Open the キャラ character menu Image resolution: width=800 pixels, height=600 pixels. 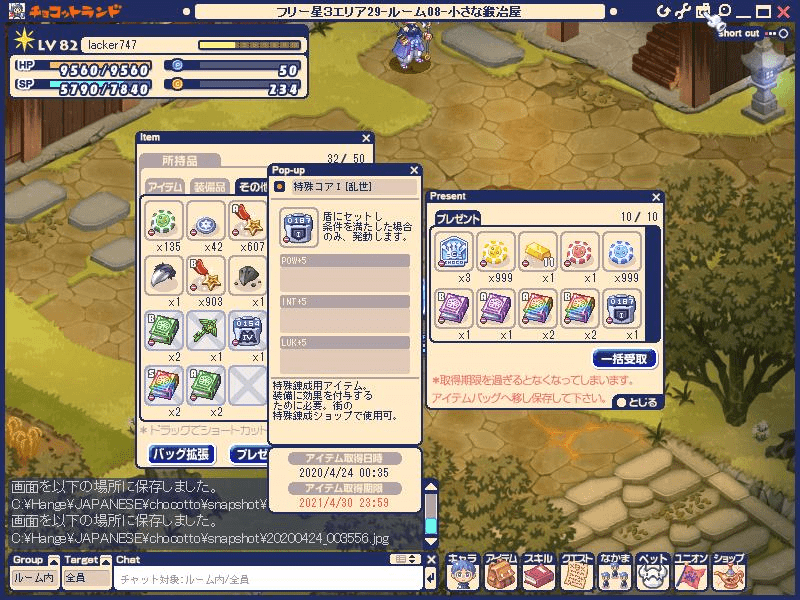[463, 573]
